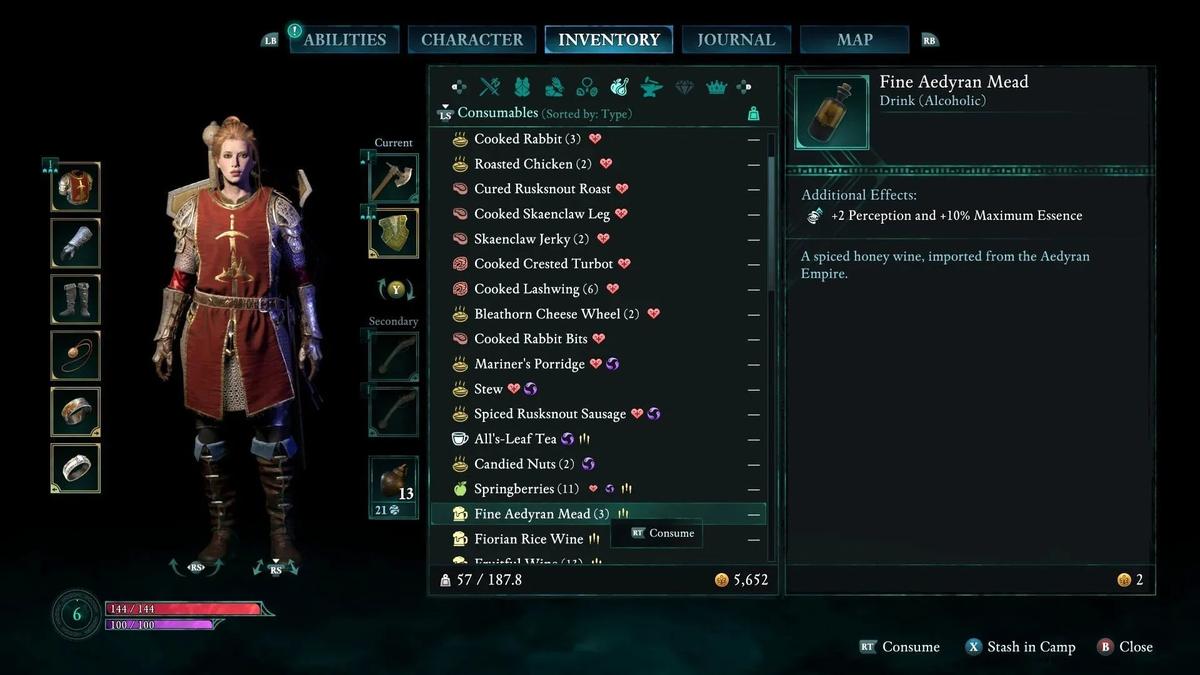Select the equipped boots slot
Image resolution: width=1200 pixels, height=675 pixels.
pos(76,300)
